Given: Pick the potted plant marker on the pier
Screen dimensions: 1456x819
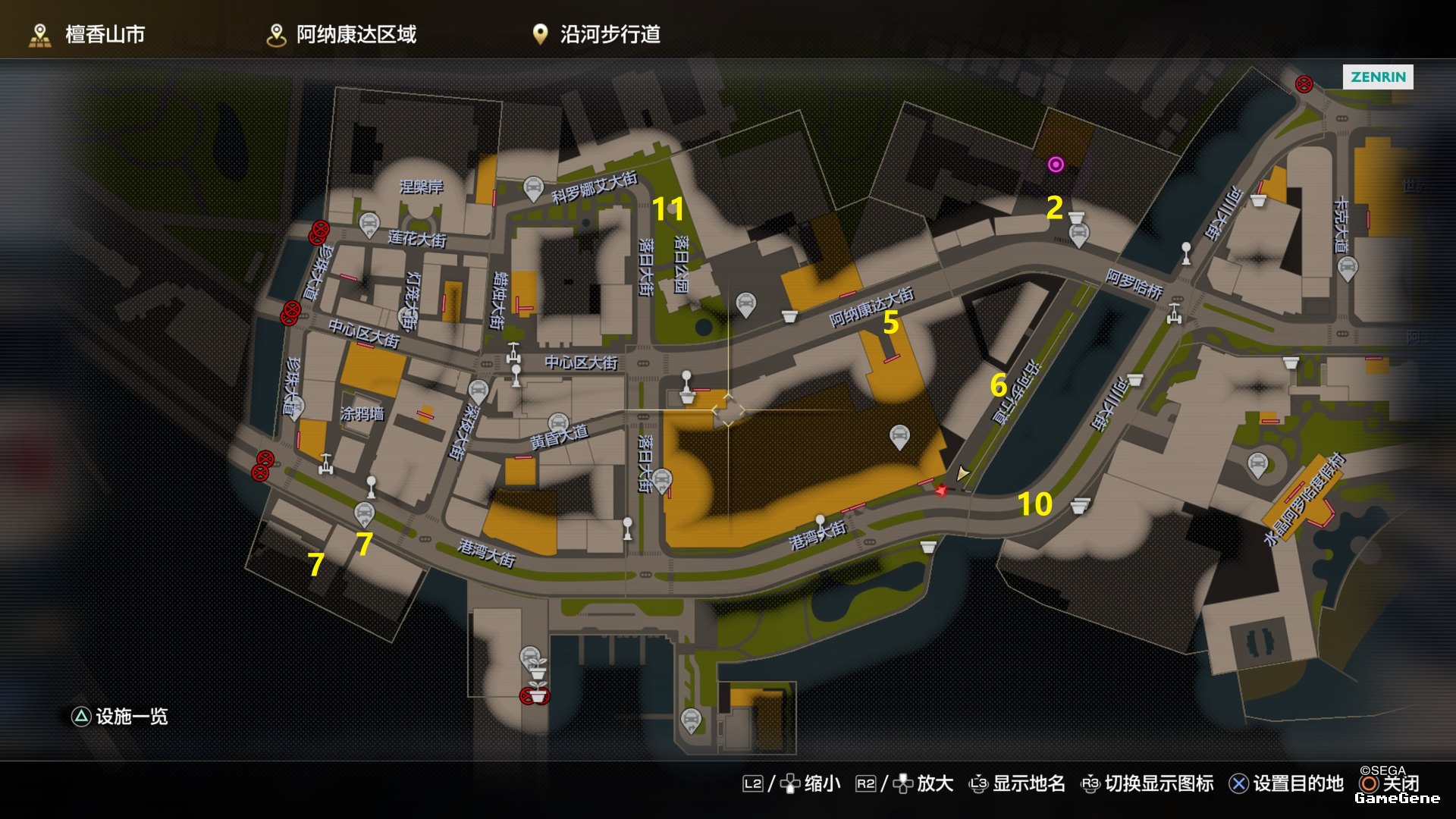Looking at the screenshot, I should coord(537,668).
